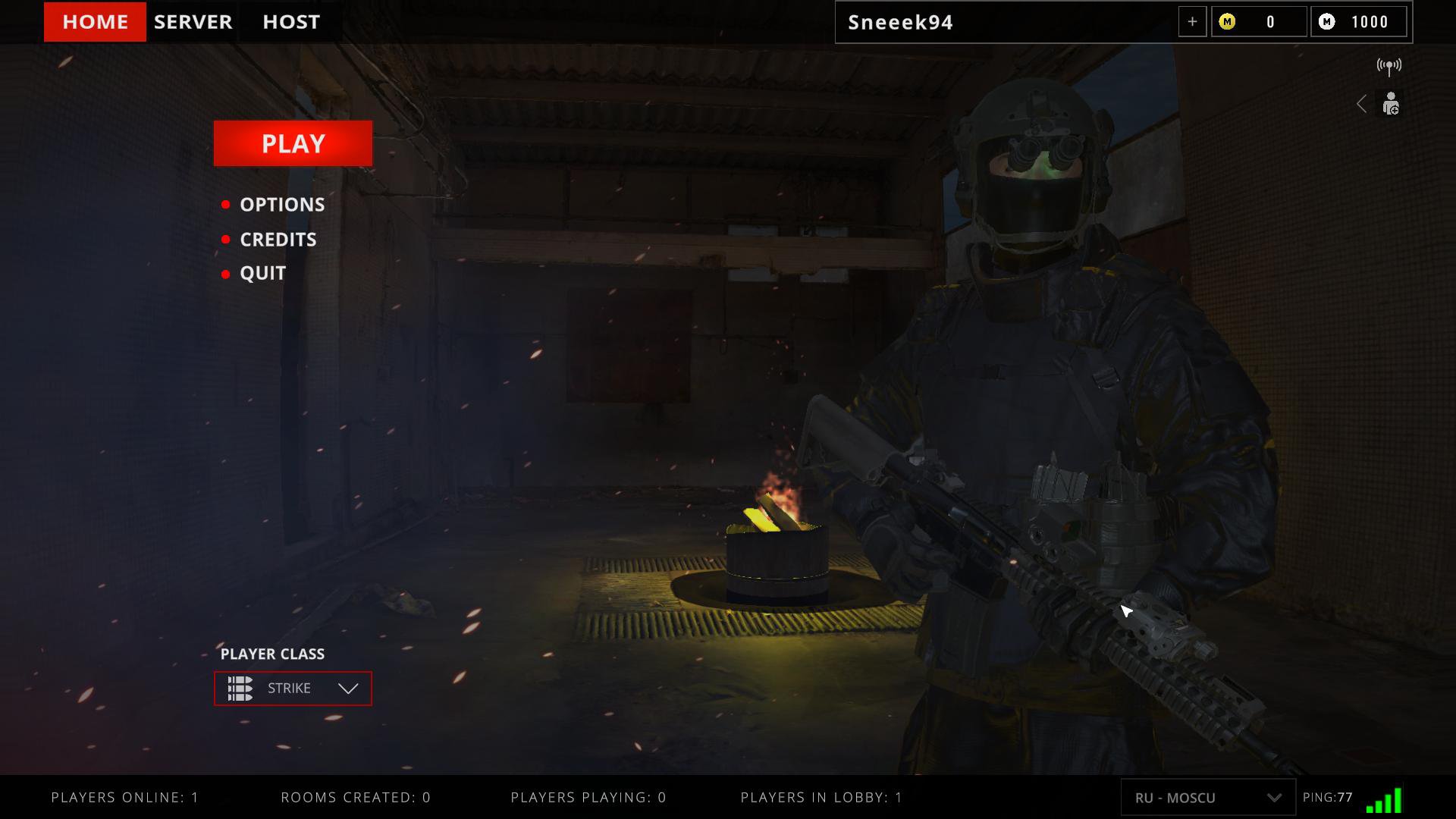Click the yellow M coin currency icon
Viewport: 1456px width, 819px height.
(1227, 22)
